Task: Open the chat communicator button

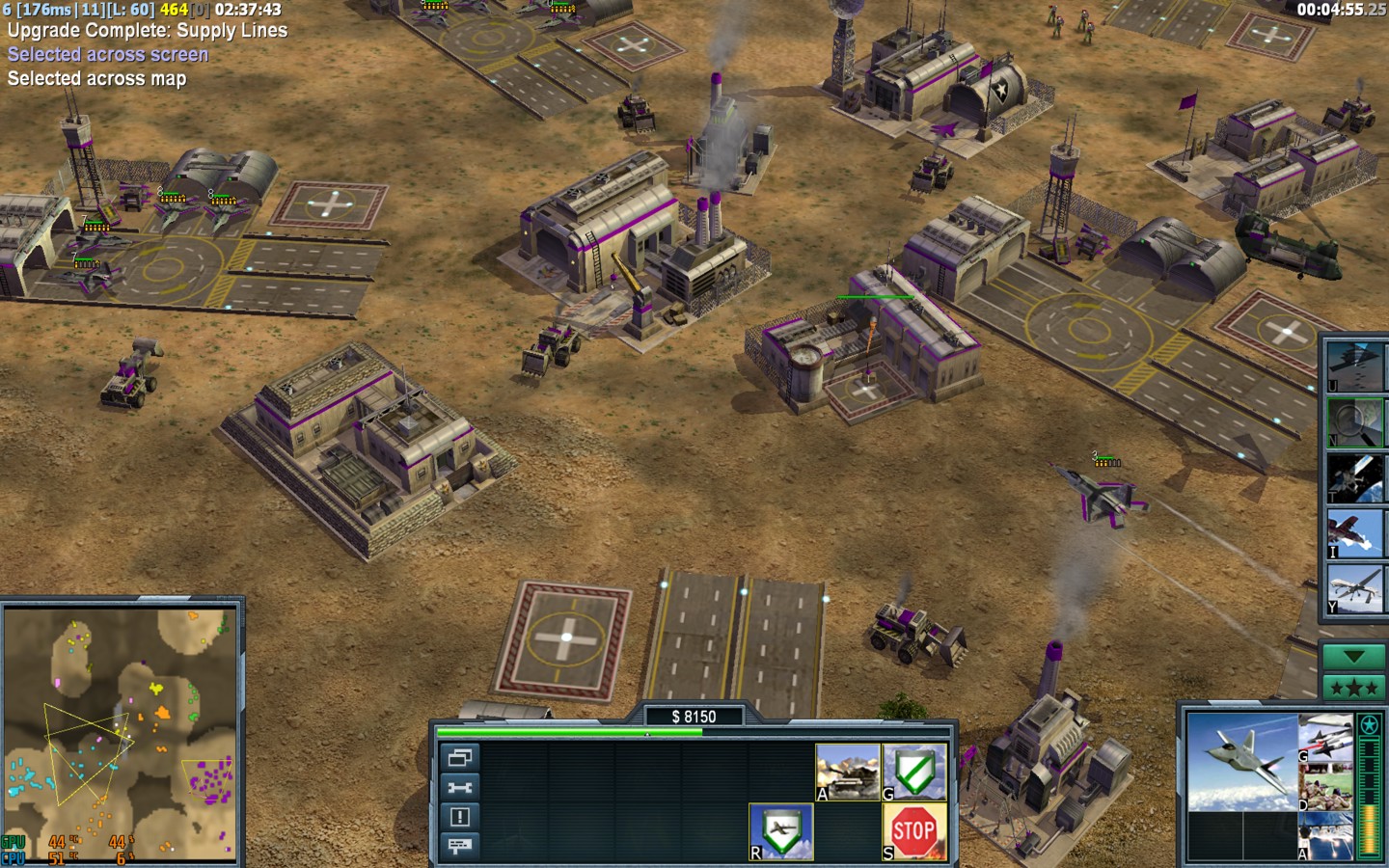Action: [459, 846]
